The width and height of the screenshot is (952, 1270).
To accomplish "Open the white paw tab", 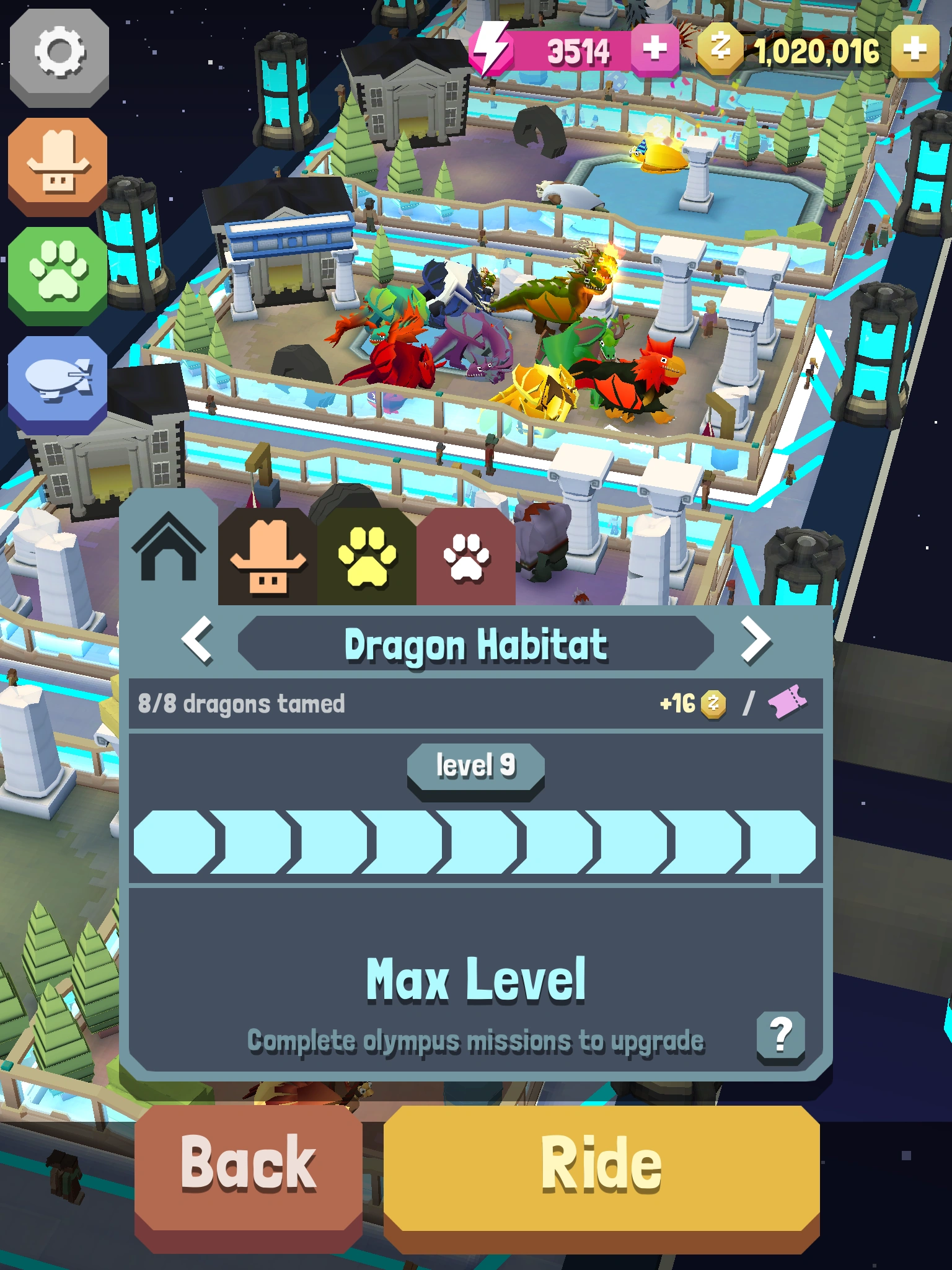I will [x=466, y=558].
